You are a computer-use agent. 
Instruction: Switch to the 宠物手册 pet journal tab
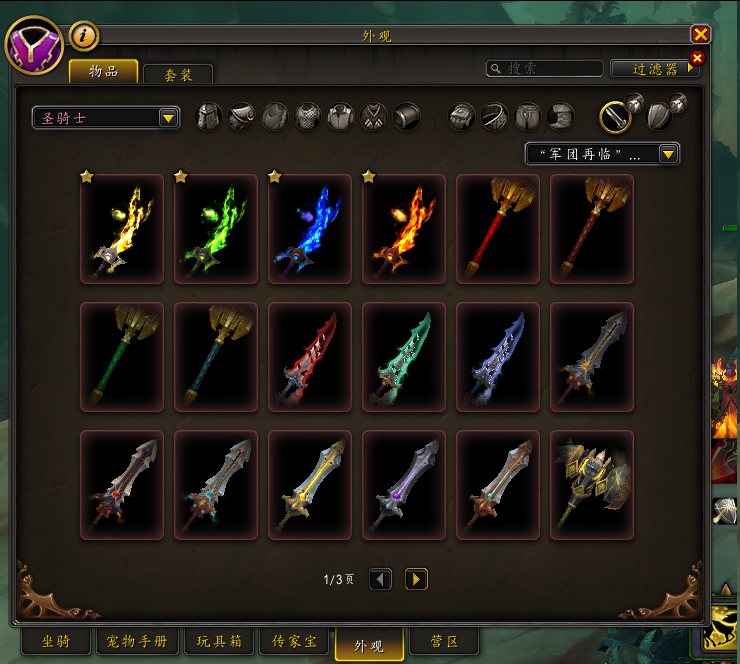click(x=136, y=641)
